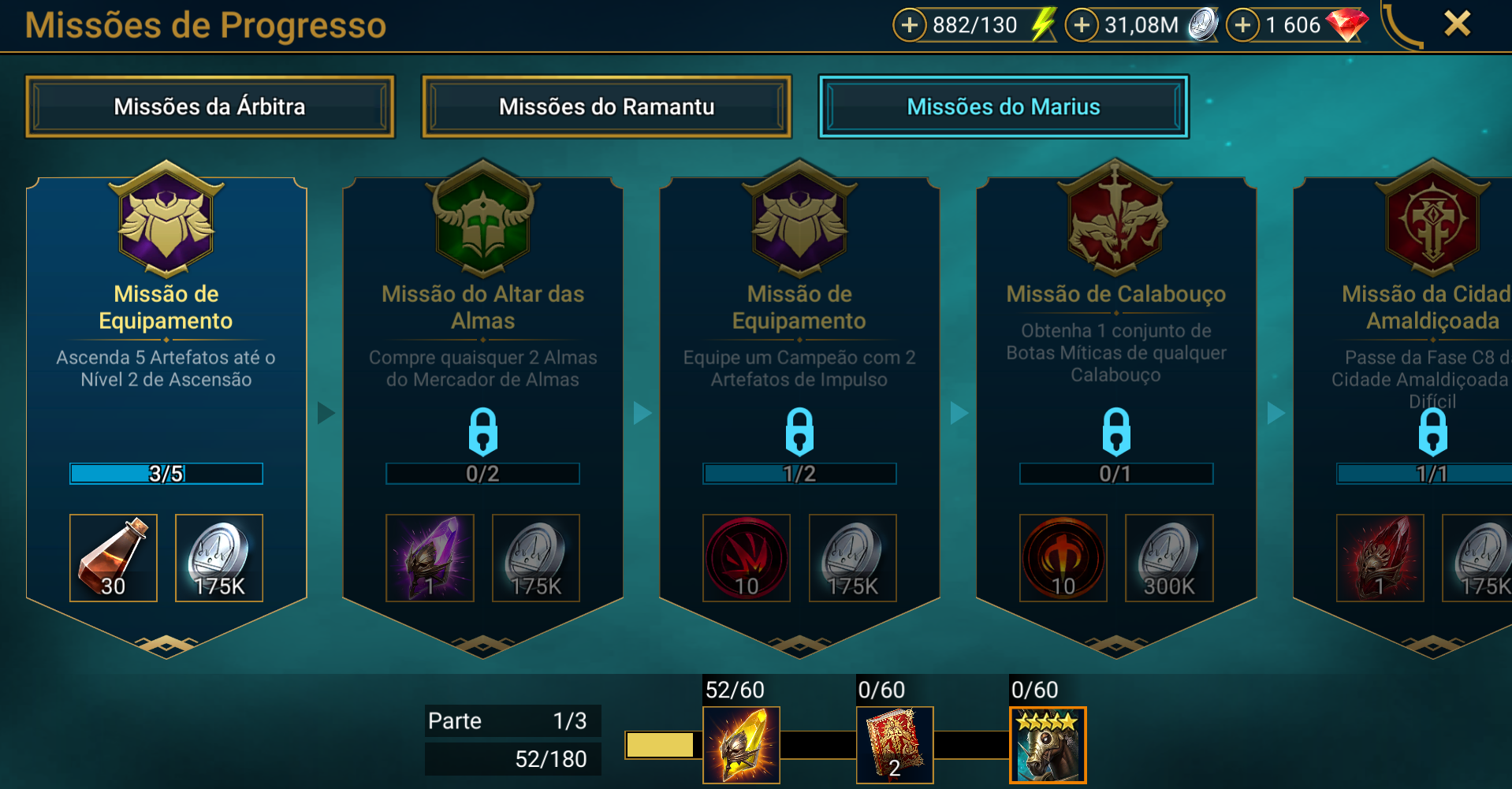This screenshot has width=1512, height=789.
Task: Inspect the four-star champion milestone reward
Action: pyautogui.click(x=1048, y=745)
